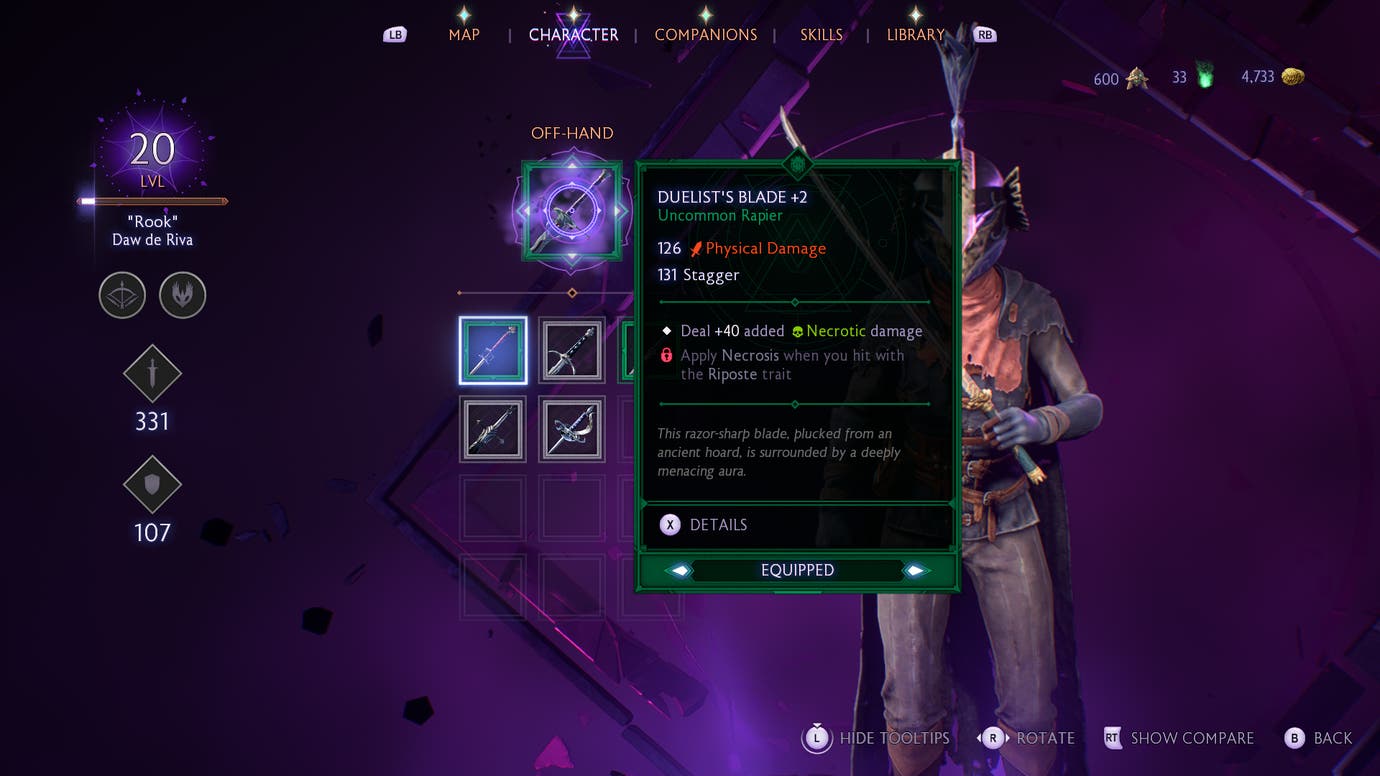
Task: Click the winged faction emblem icon
Action: point(182,296)
